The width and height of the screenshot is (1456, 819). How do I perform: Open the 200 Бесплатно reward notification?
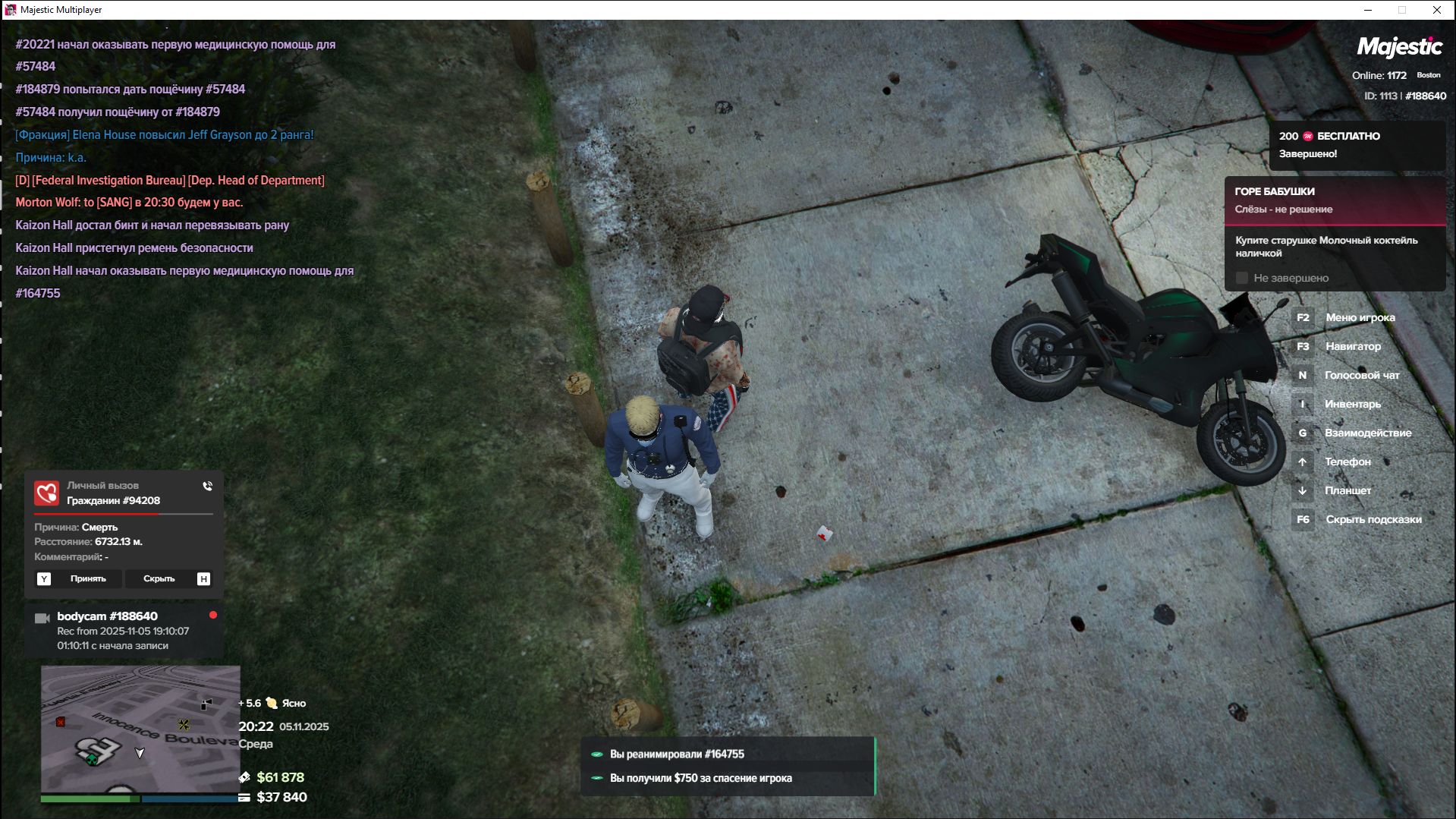[x=1357, y=145]
